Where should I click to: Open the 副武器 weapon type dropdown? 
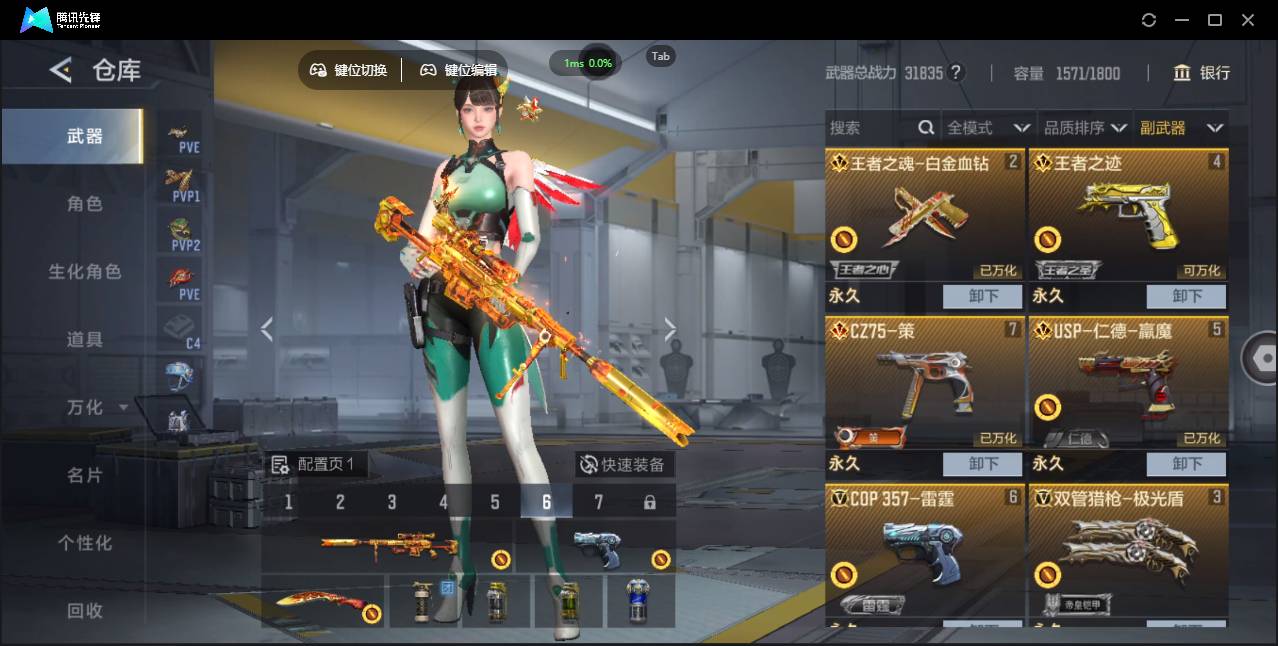click(x=1181, y=128)
